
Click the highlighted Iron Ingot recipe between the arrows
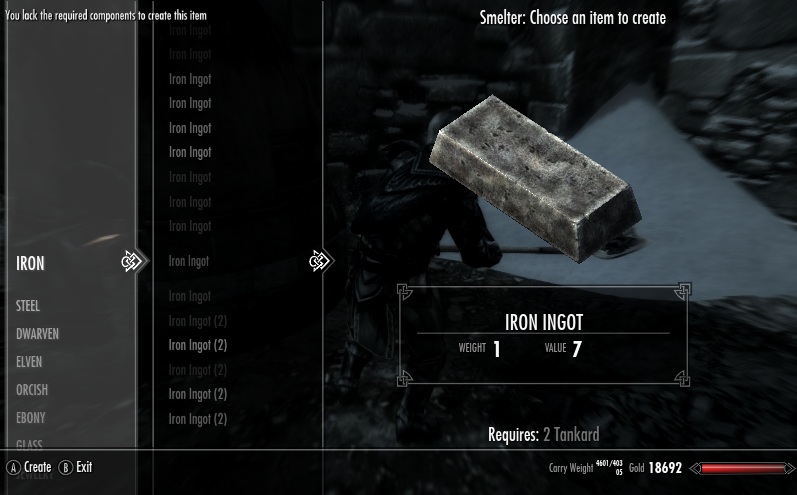[190, 262]
